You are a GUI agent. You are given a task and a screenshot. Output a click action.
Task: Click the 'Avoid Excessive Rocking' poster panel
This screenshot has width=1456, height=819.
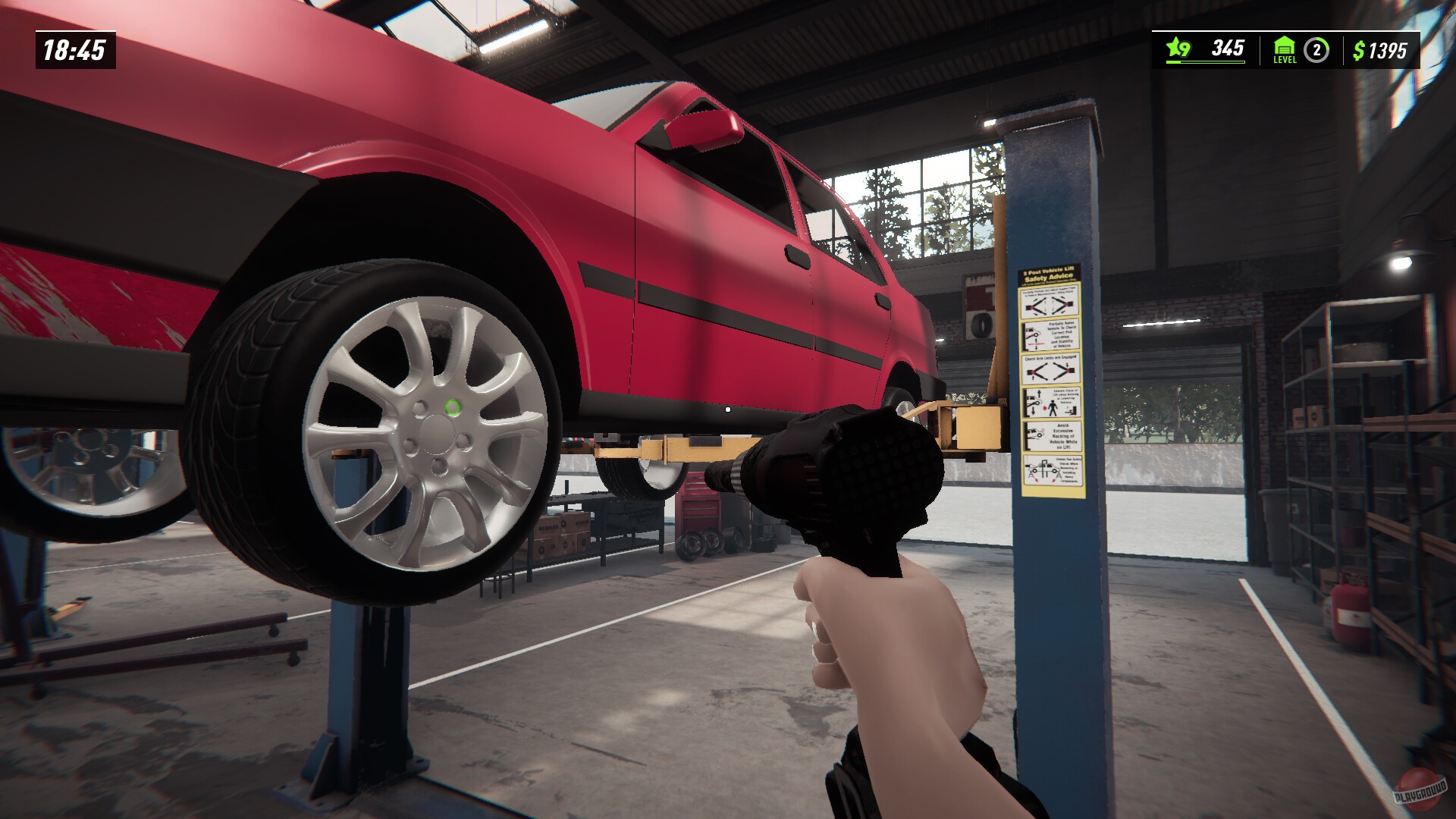coord(1053,435)
